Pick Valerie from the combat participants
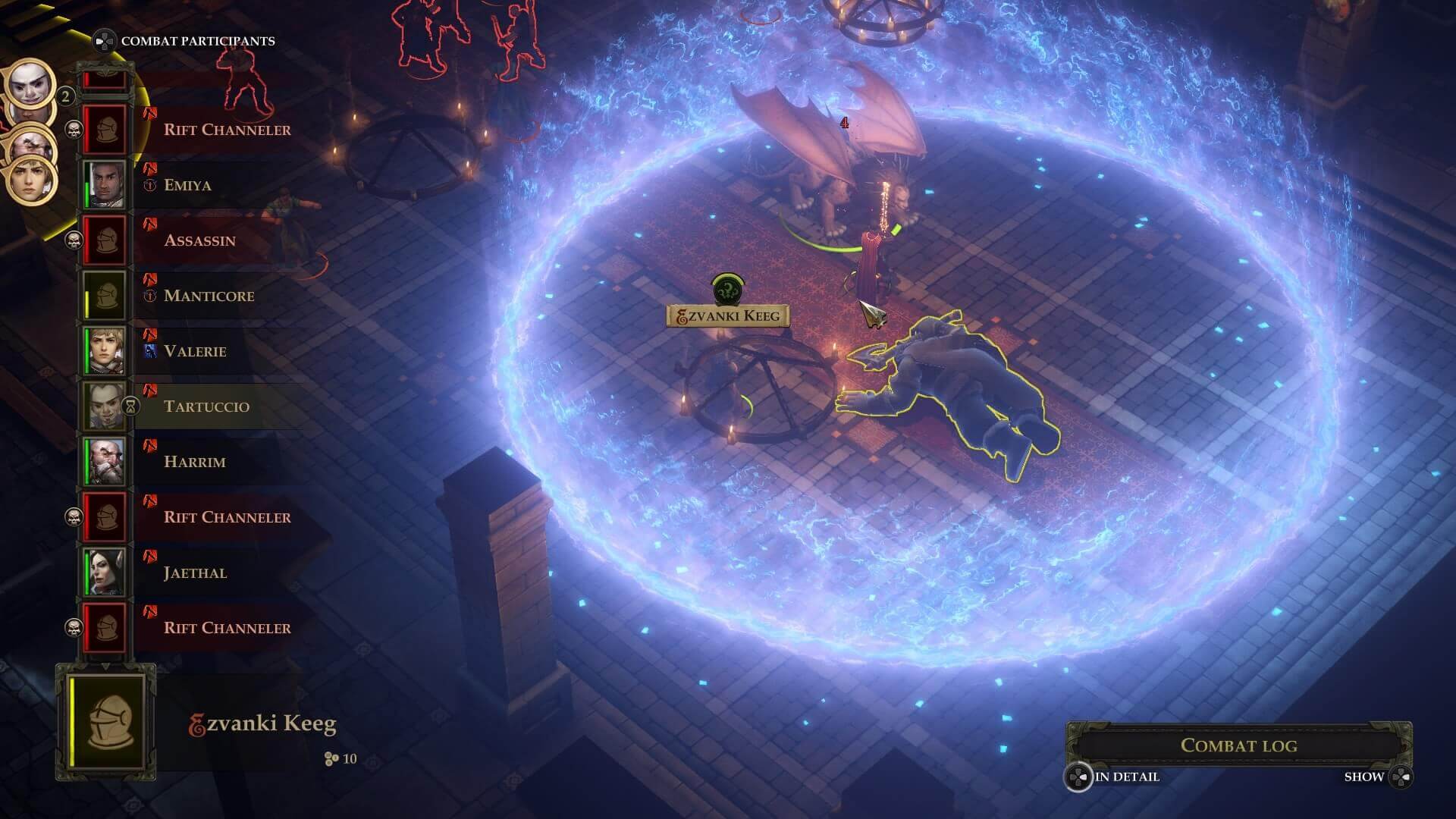The height and width of the screenshot is (819, 1456). (x=195, y=351)
